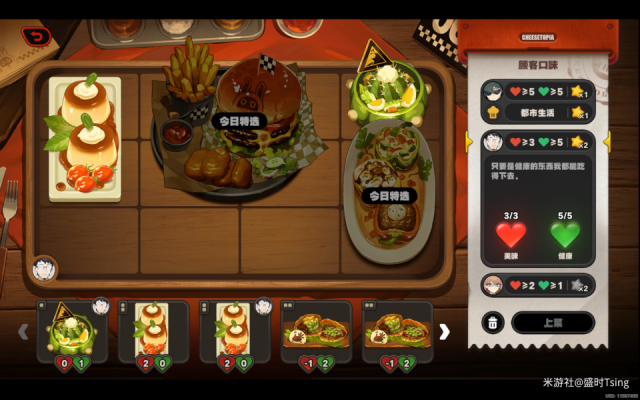
Task: Show previous dish cards with the left arrow
Action: 23,331
